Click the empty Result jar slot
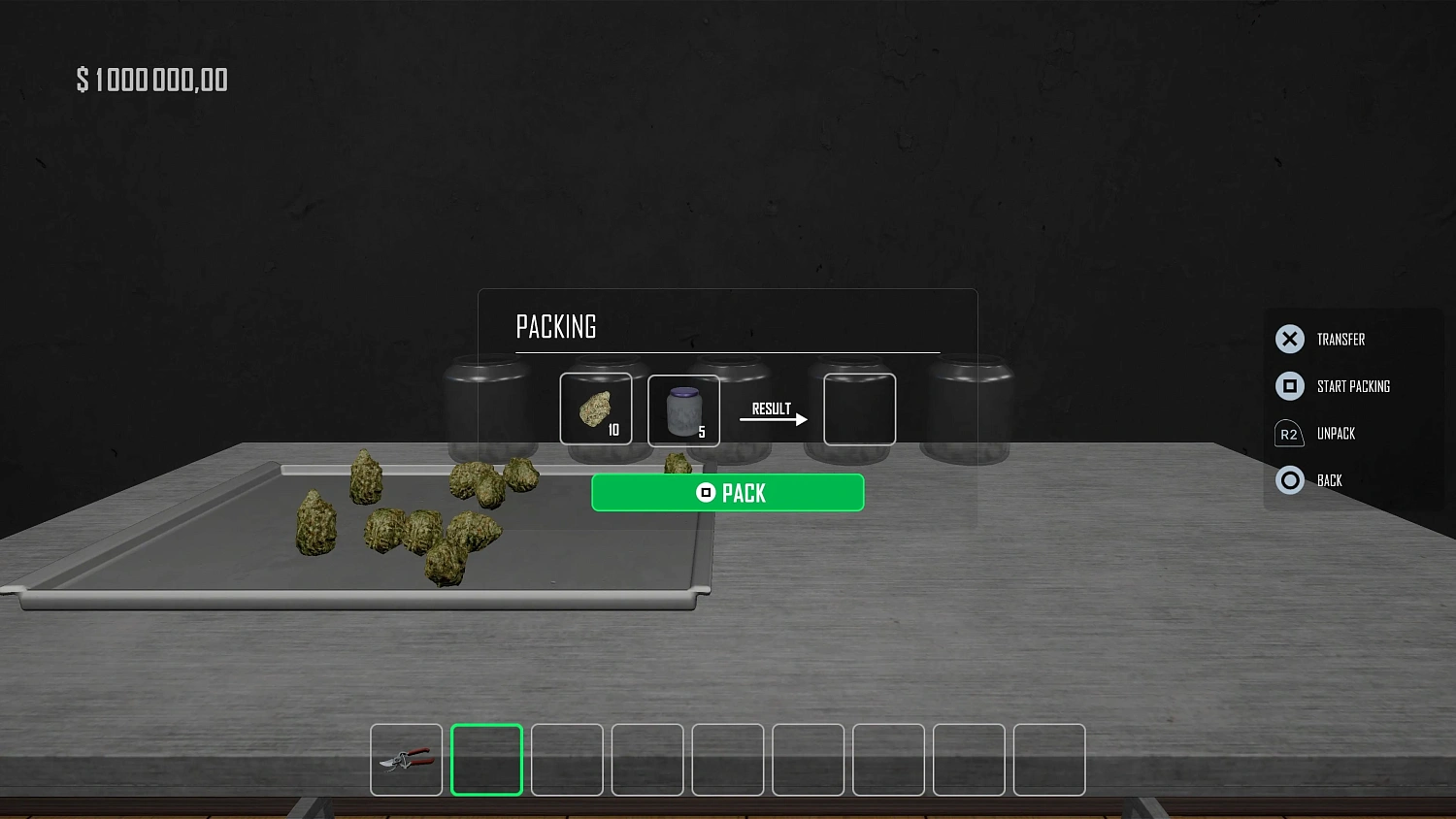Image resolution: width=1456 pixels, height=819 pixels. pos(858,409)
